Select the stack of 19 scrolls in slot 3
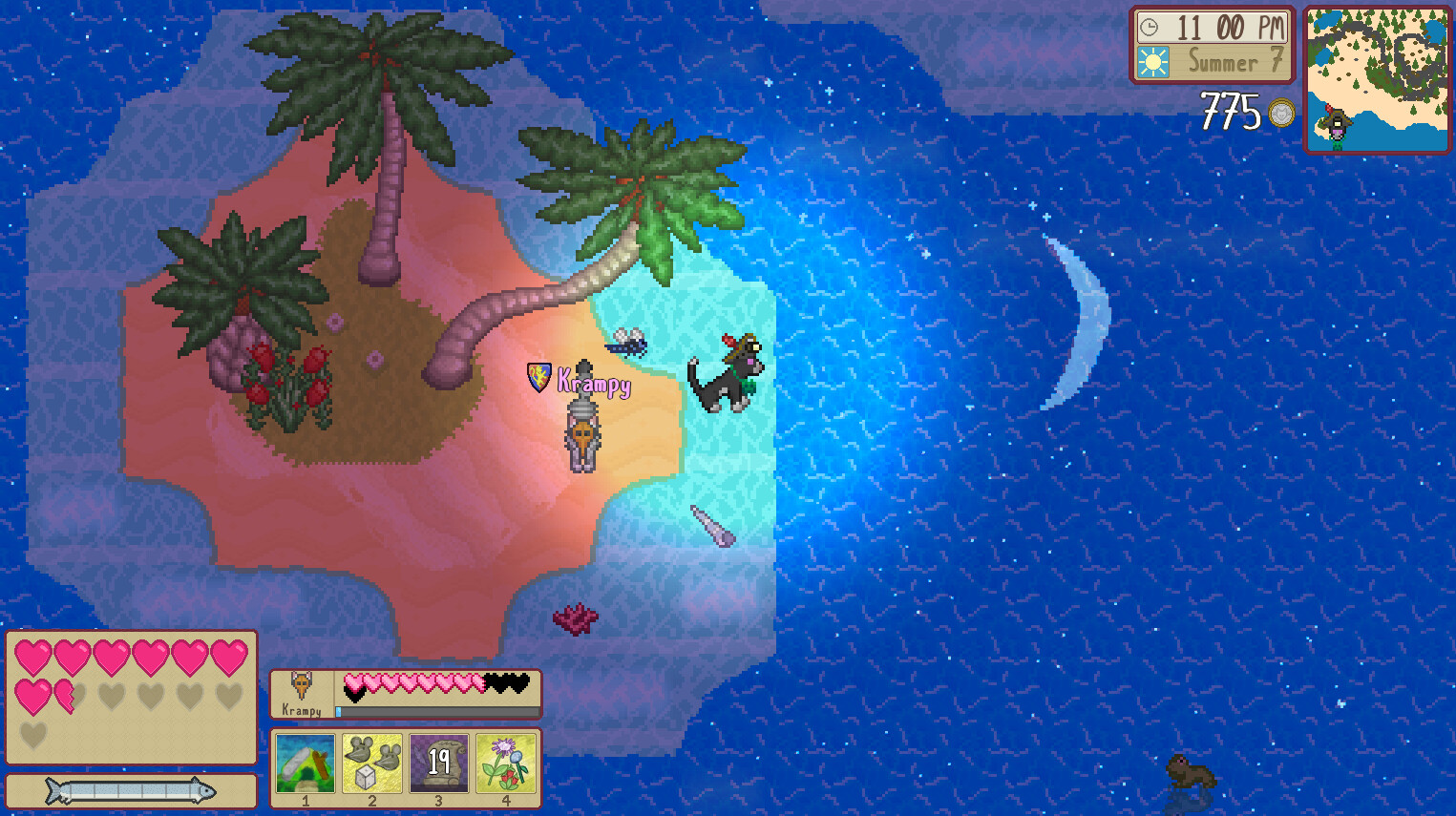This screenshot has height=816, width=1456. pos(439,764)
